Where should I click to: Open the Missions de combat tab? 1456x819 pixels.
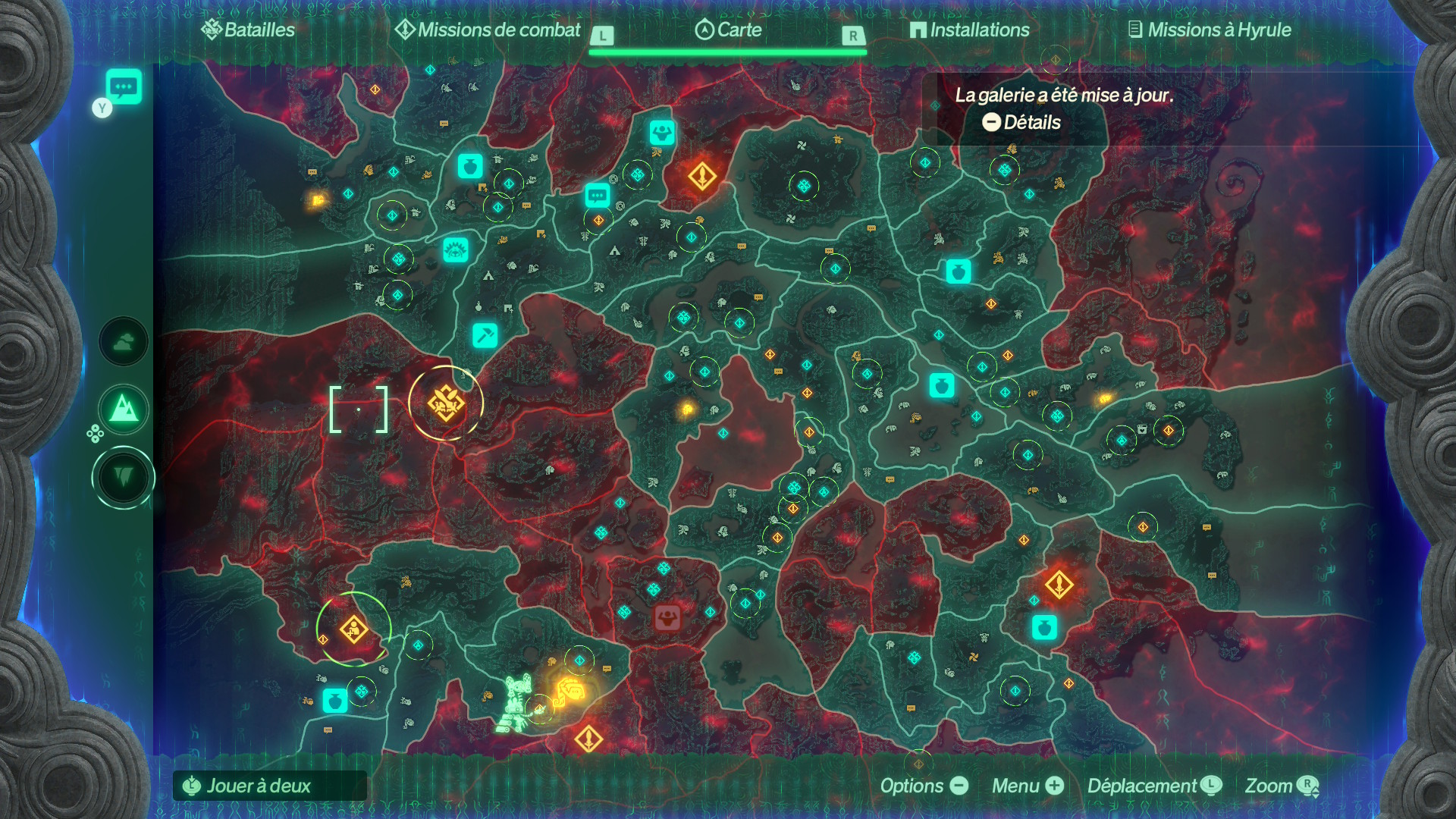488,30
